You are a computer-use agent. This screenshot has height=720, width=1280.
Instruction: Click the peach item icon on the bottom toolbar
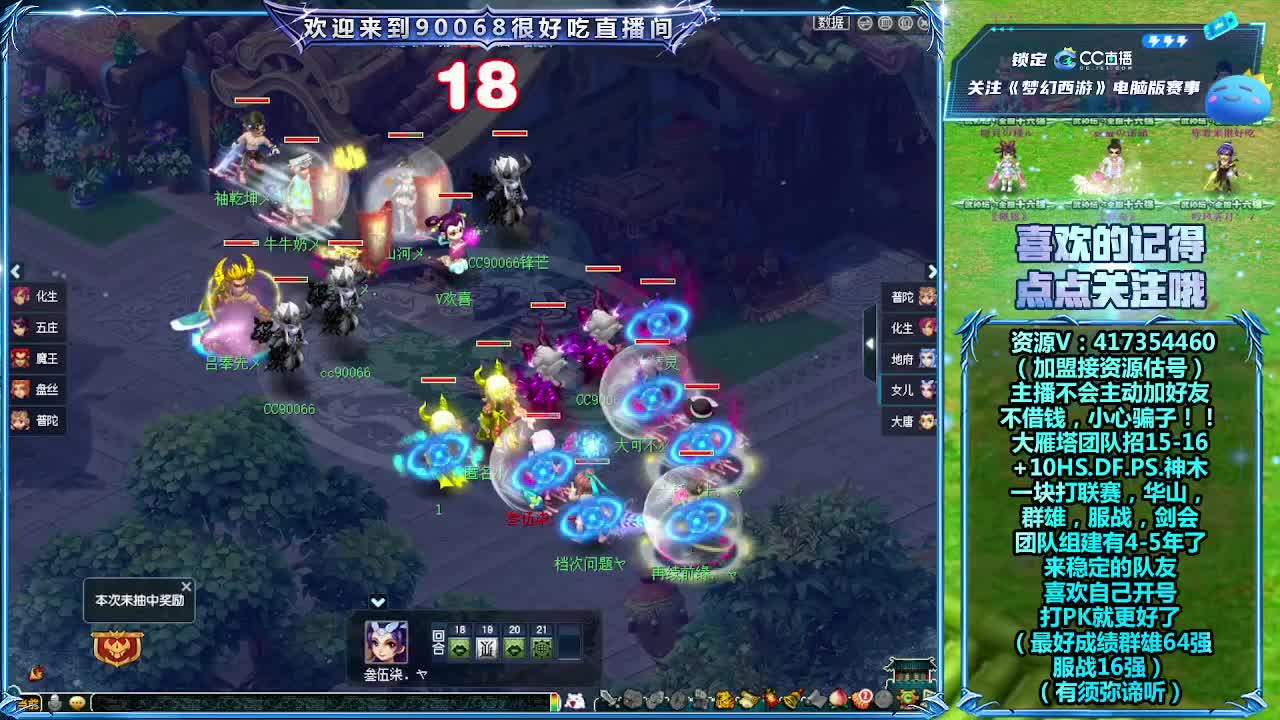click(836, 700)
